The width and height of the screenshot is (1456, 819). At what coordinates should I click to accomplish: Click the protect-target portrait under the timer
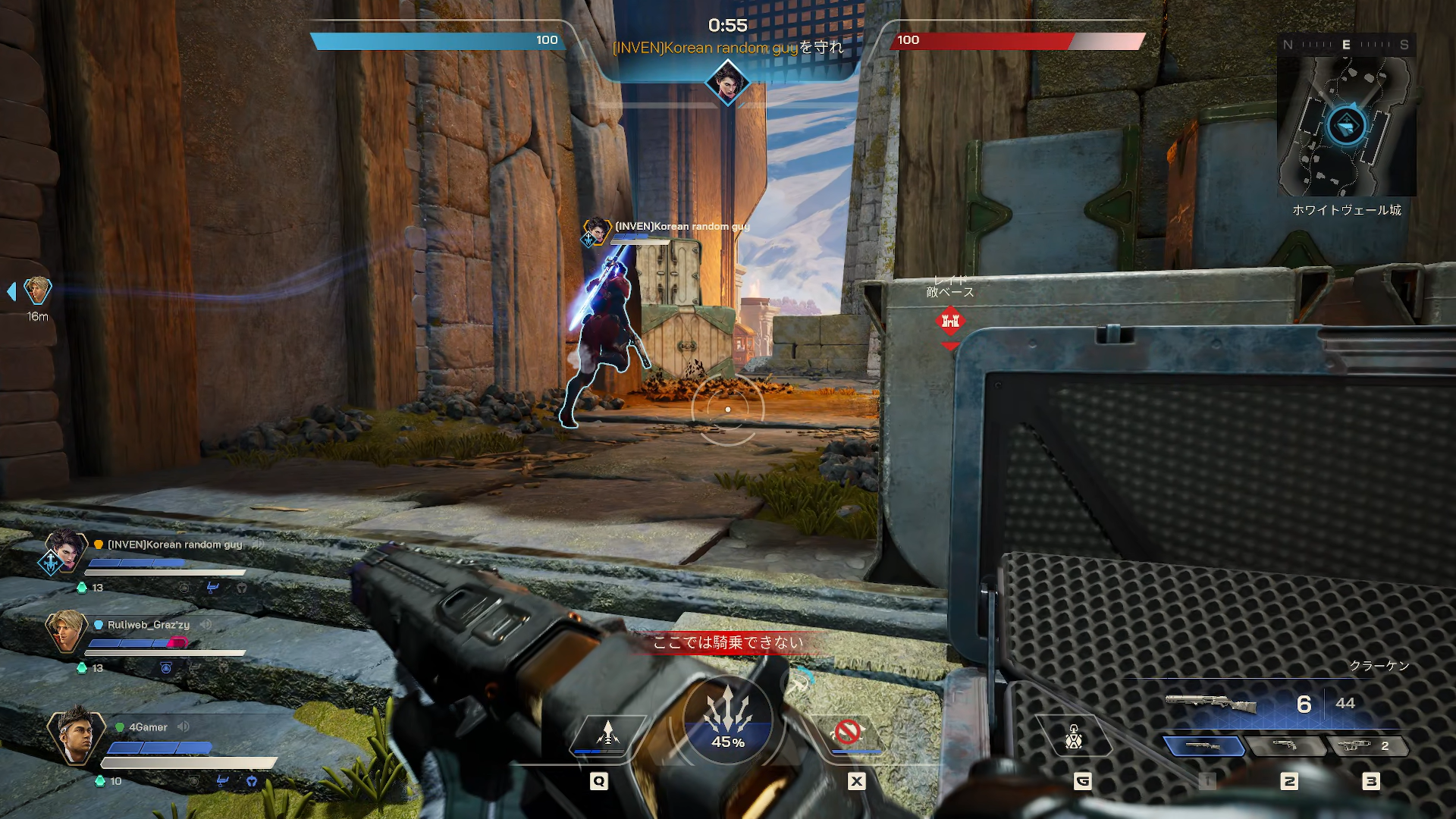(727, 82)
